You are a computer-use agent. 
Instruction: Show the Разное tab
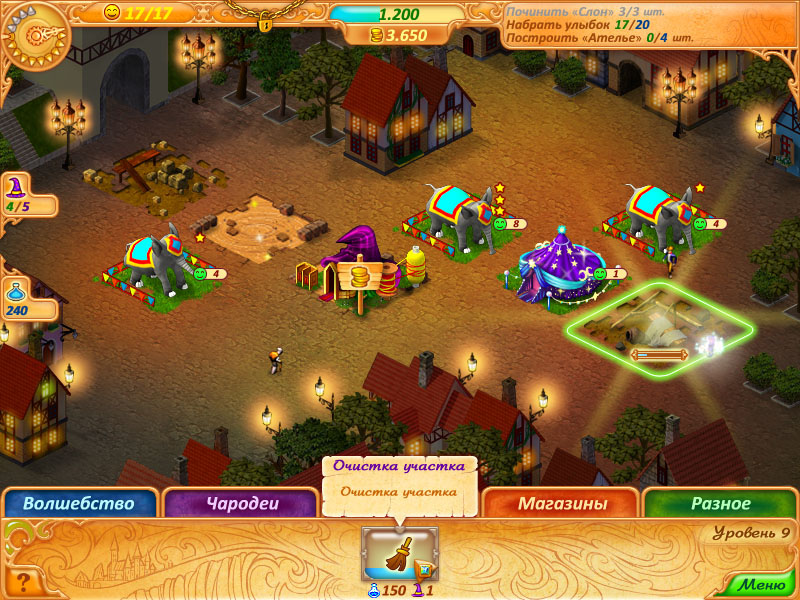720,504
